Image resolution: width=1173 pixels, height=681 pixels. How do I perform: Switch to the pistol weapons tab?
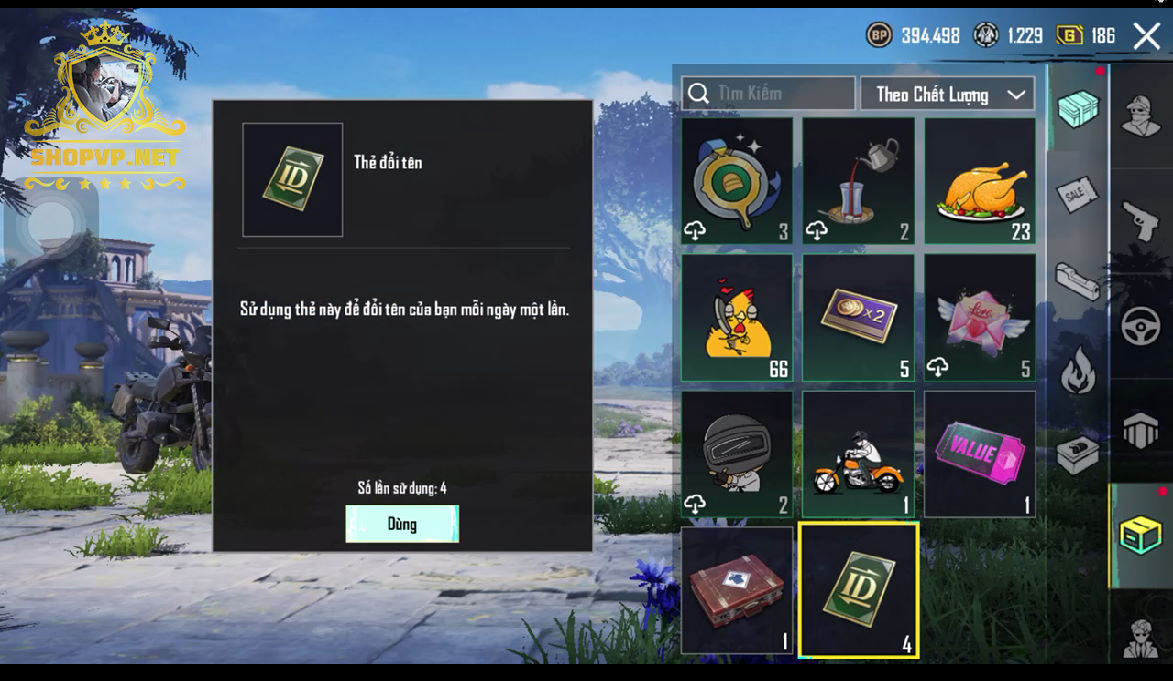point(1141,220)
